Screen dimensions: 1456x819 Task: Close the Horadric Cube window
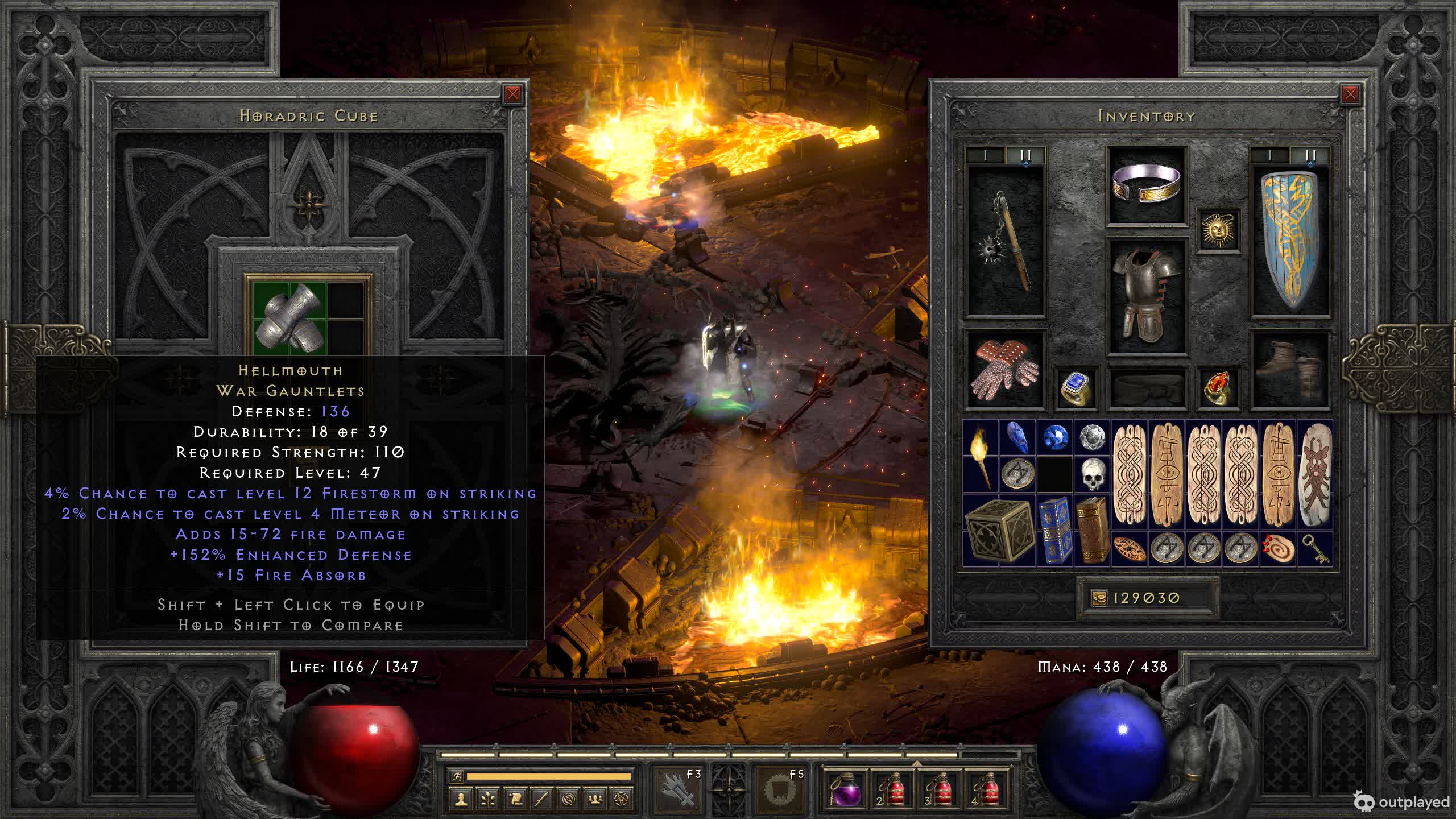pos(512,94)
